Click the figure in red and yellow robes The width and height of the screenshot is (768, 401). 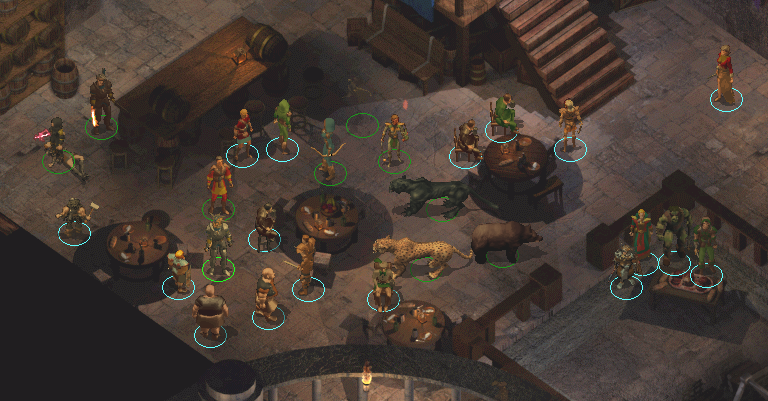(218, 184)
